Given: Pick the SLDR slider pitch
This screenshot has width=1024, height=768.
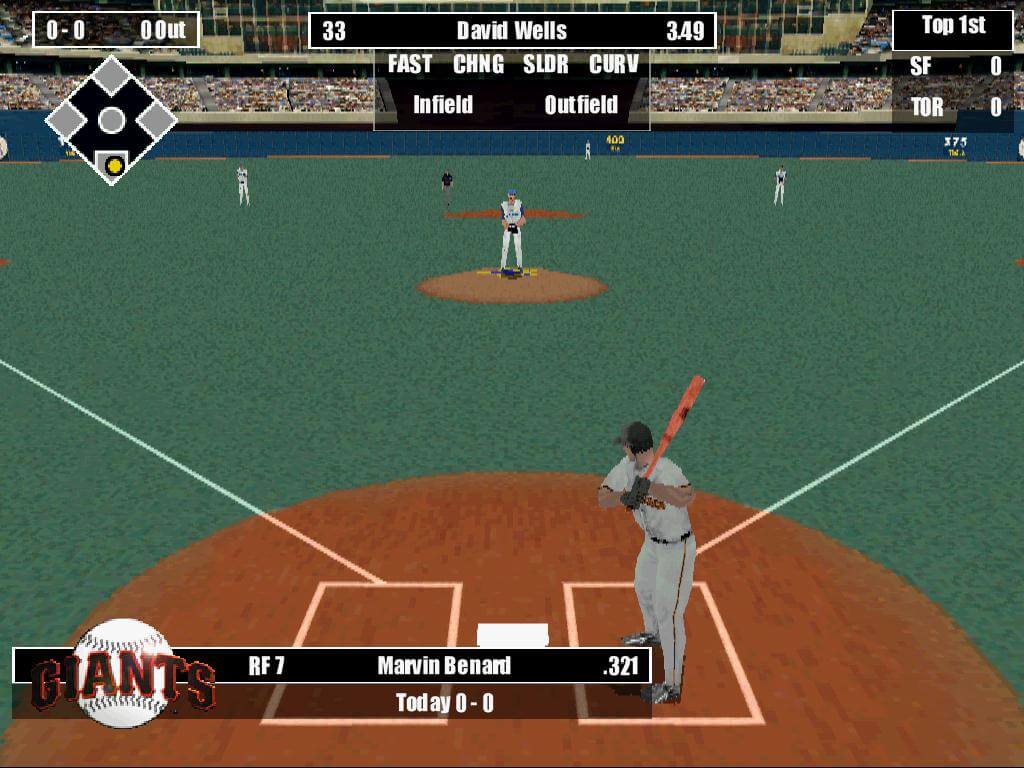Looking at the screenshot, I should (x=546, y=65).
